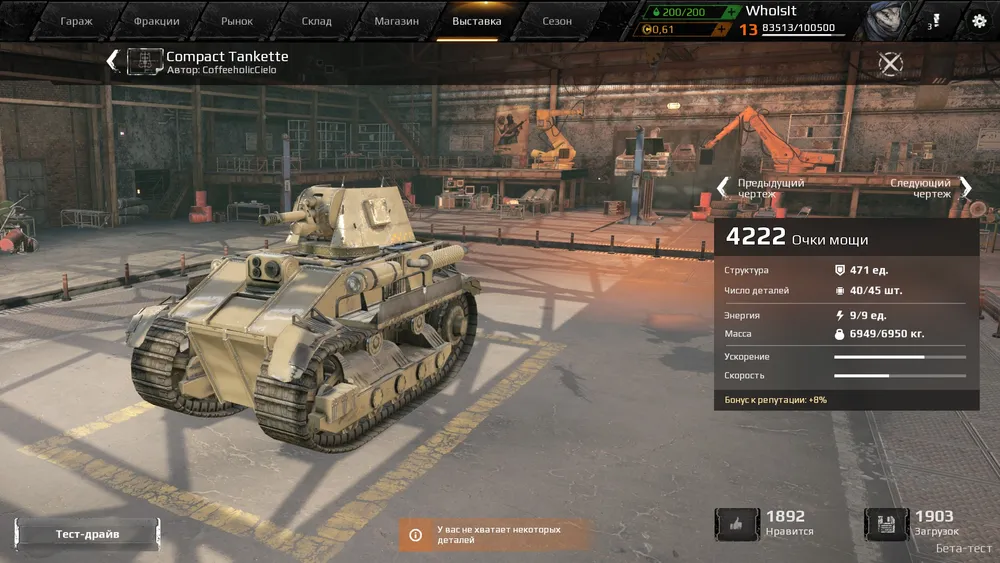This screenshot has width=1000, height=563.
Task: Start the Тест-драйв
Action: coord(87,534)
